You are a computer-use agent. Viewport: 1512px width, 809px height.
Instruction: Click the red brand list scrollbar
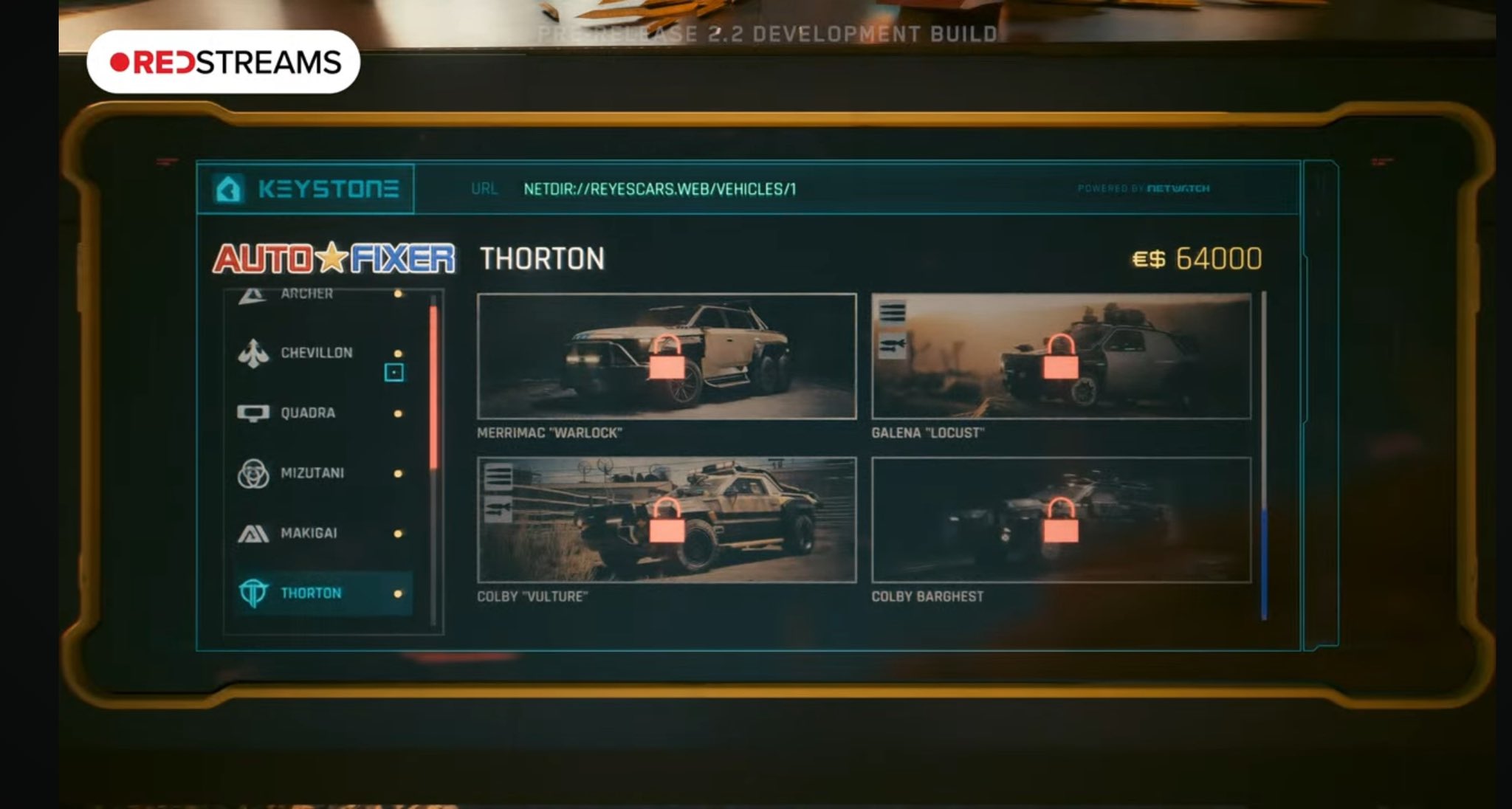(433, 388)
